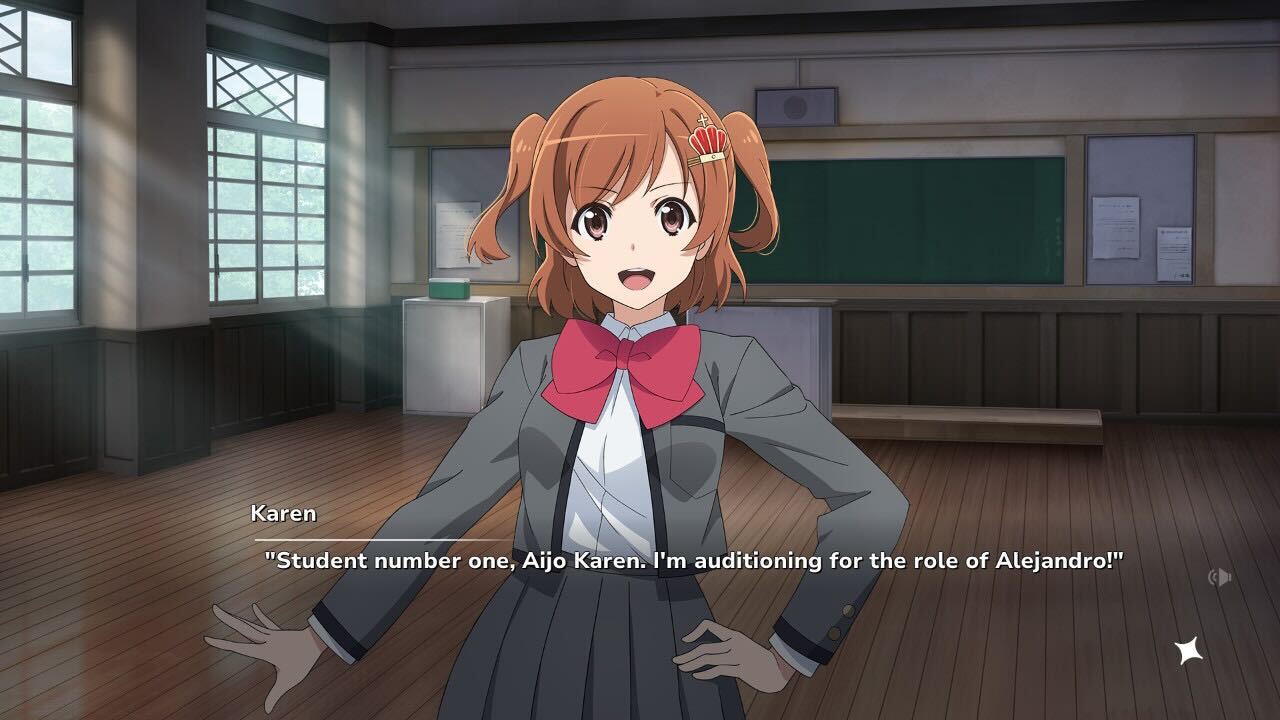Click the speaker icon to replay voiceover
Screen dimensions: 1280x720
point(1221,578)
